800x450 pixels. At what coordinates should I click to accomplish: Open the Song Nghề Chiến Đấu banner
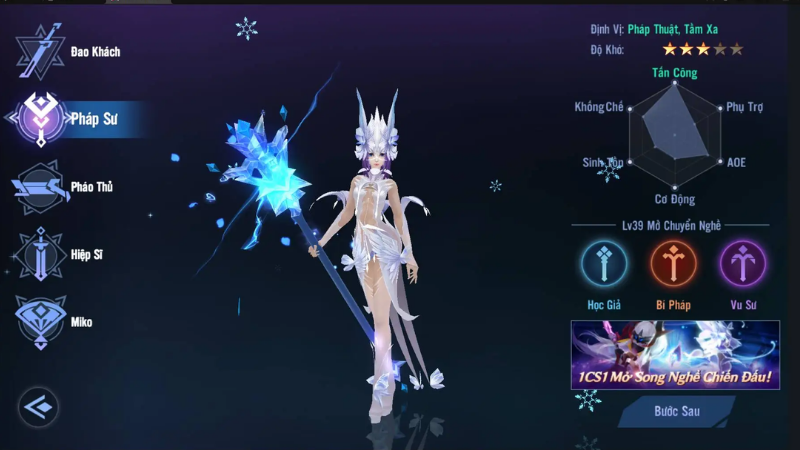pyautogui.click(x=675, y=354)
